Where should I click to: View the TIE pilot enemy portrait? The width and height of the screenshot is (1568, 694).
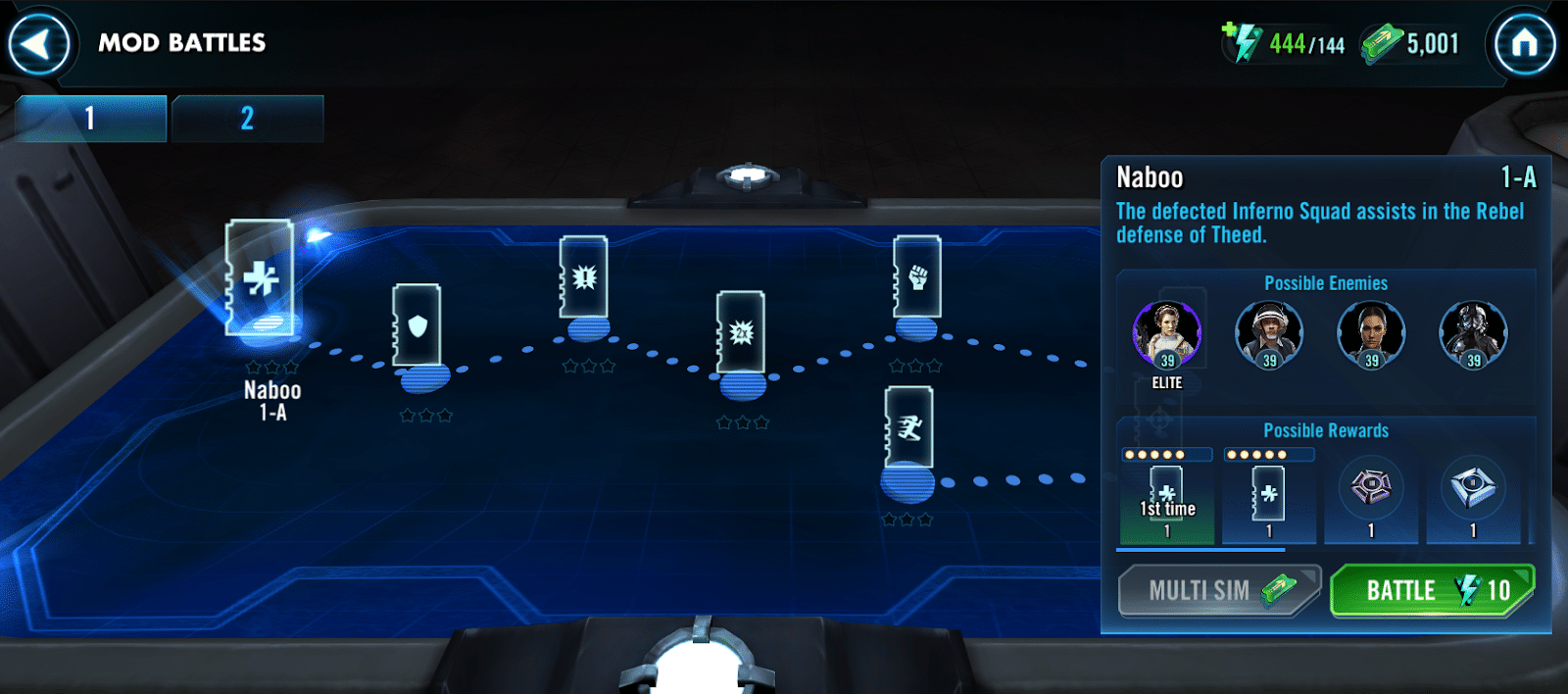click(x=1473, y=335)
